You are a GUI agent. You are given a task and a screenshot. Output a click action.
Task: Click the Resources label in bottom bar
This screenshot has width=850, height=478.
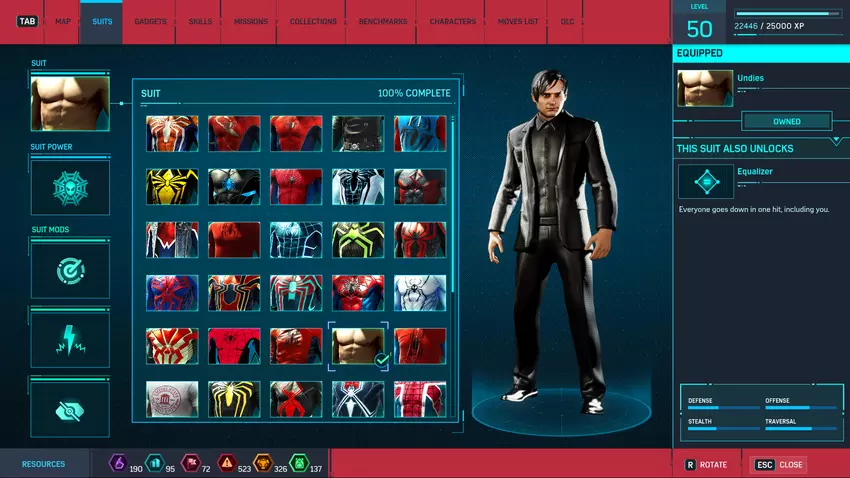coord(44,464)
